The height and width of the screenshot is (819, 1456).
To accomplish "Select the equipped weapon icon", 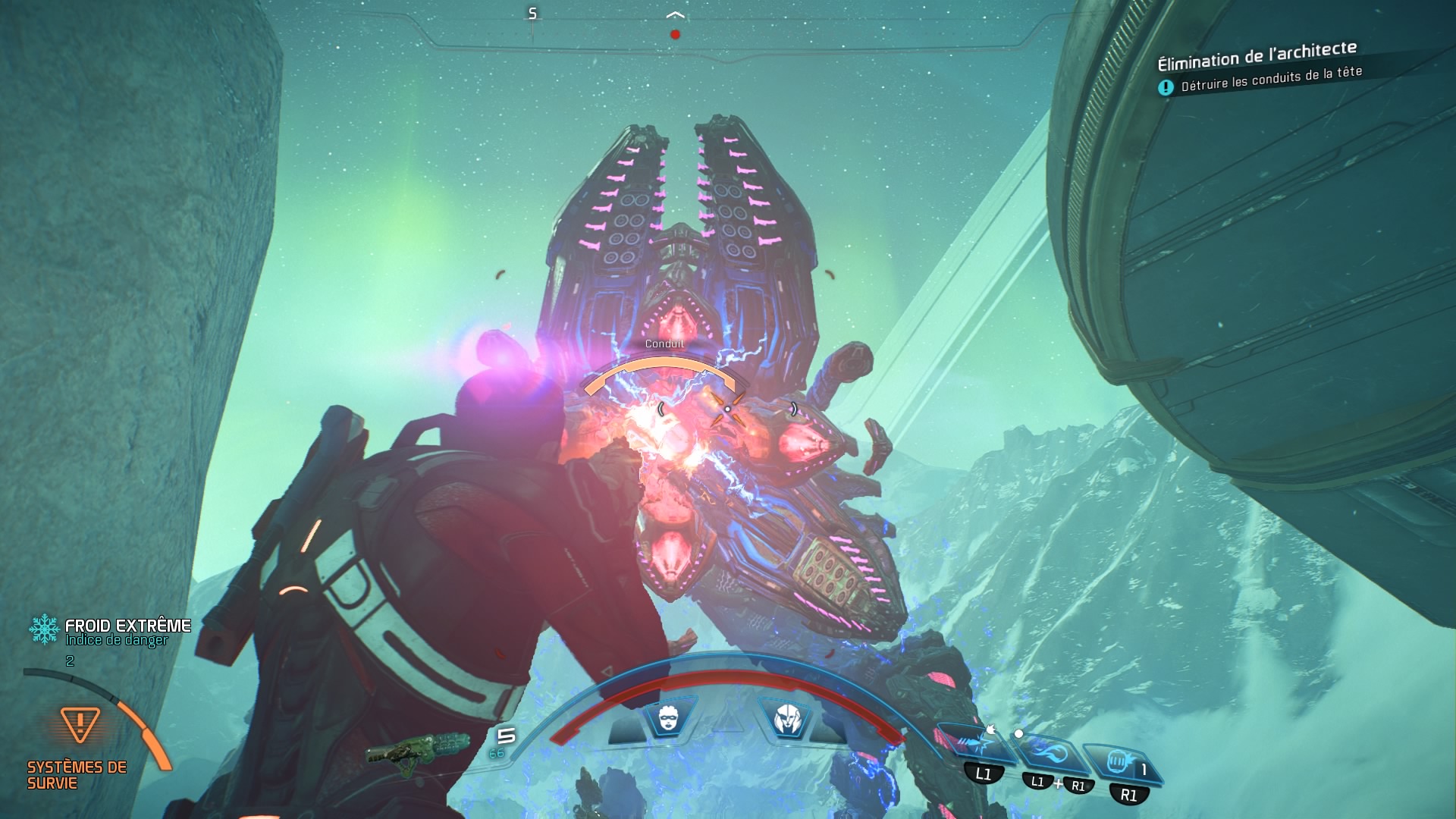I will (x=419, y=751).
